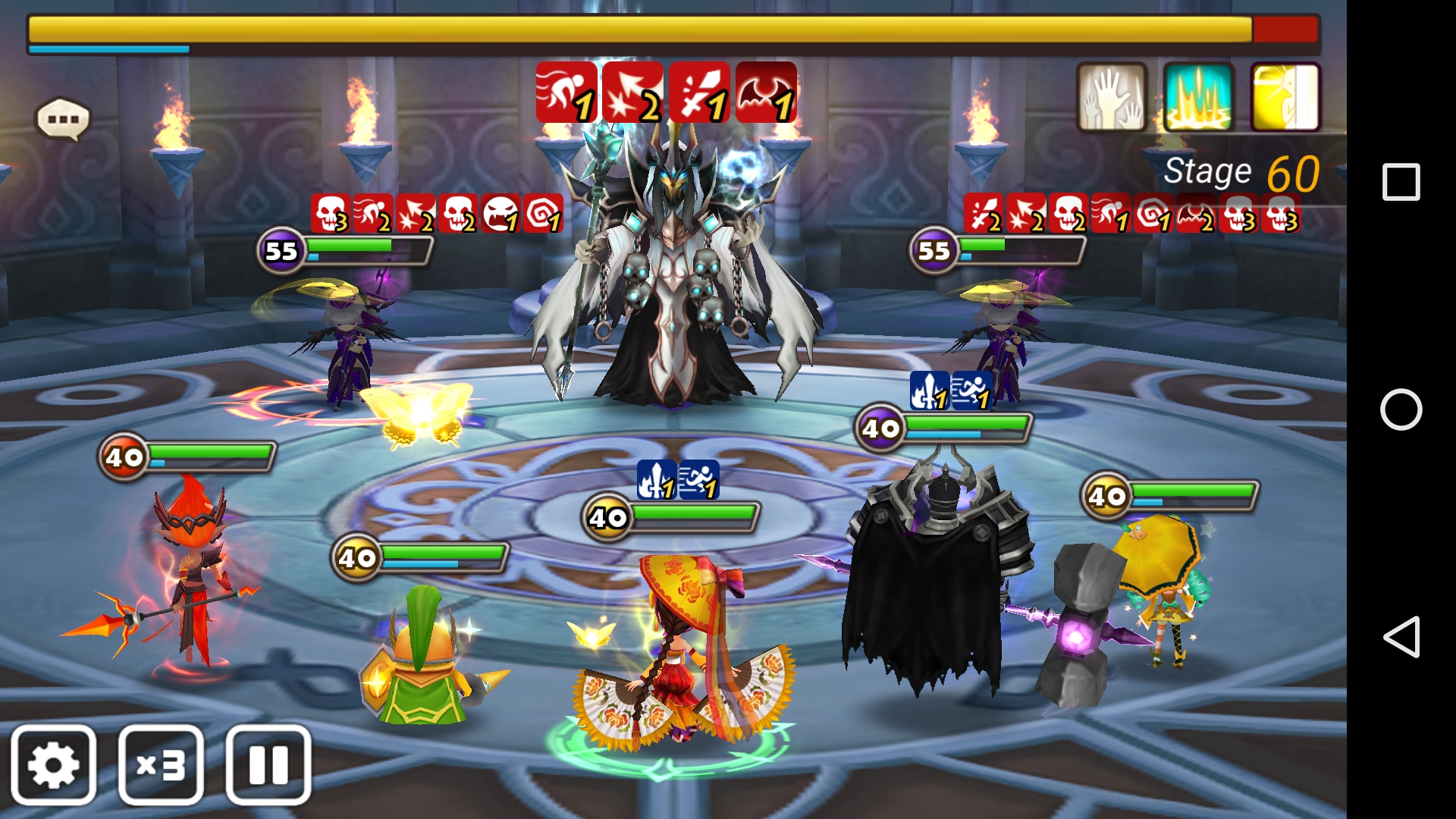
Task: Pause the battle
Action: coord(268,764)
